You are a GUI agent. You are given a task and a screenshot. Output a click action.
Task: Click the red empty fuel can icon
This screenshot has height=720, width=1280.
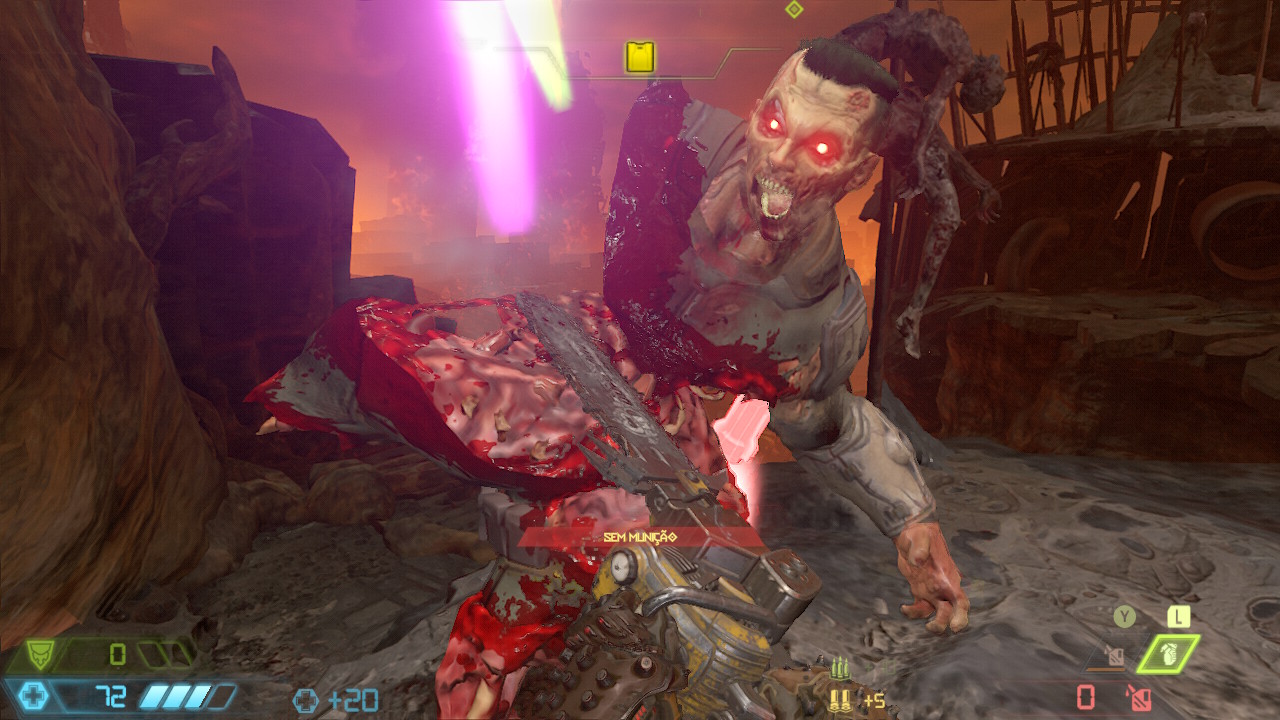pyautogui.click(x=1137, y=697)
